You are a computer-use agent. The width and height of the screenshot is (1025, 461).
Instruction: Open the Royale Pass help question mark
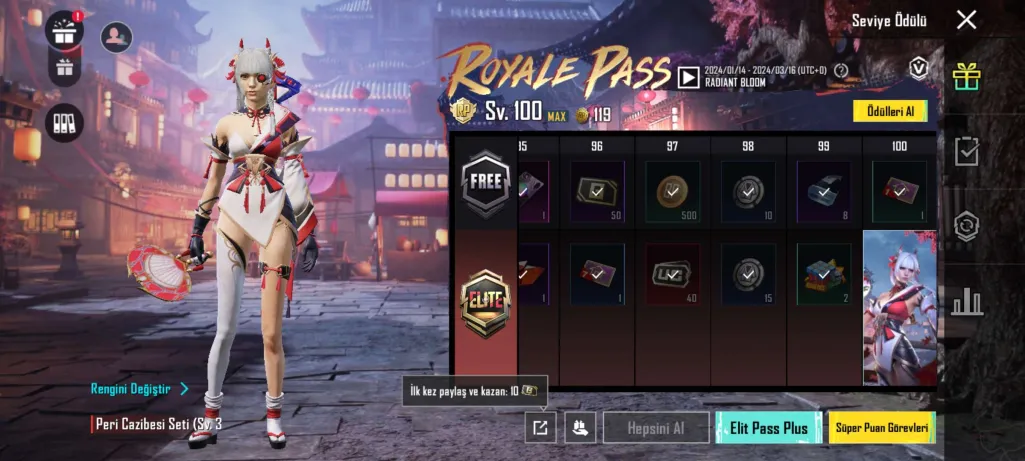point(841,70)
